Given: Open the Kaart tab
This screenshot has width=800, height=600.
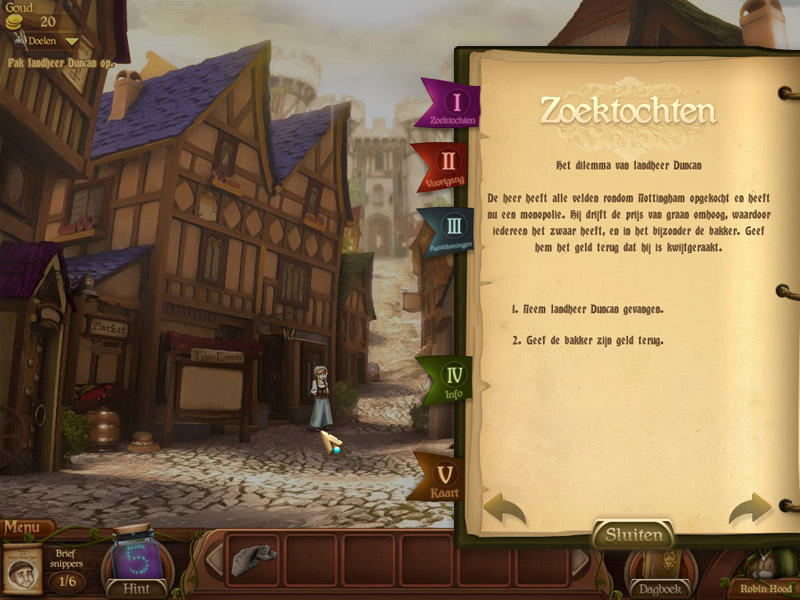Looking at the screenshot, I should pyautogui.click(x=441, y=477).
